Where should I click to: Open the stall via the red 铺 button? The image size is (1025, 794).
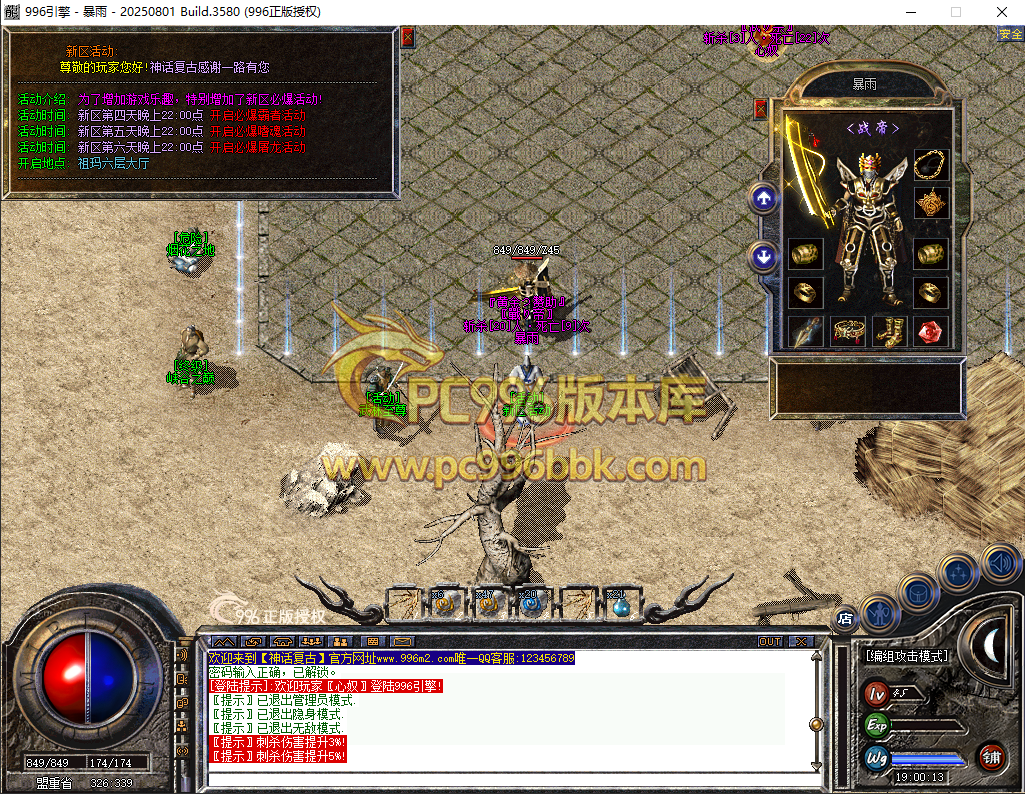pyautogui.click(x=992, y=756)
